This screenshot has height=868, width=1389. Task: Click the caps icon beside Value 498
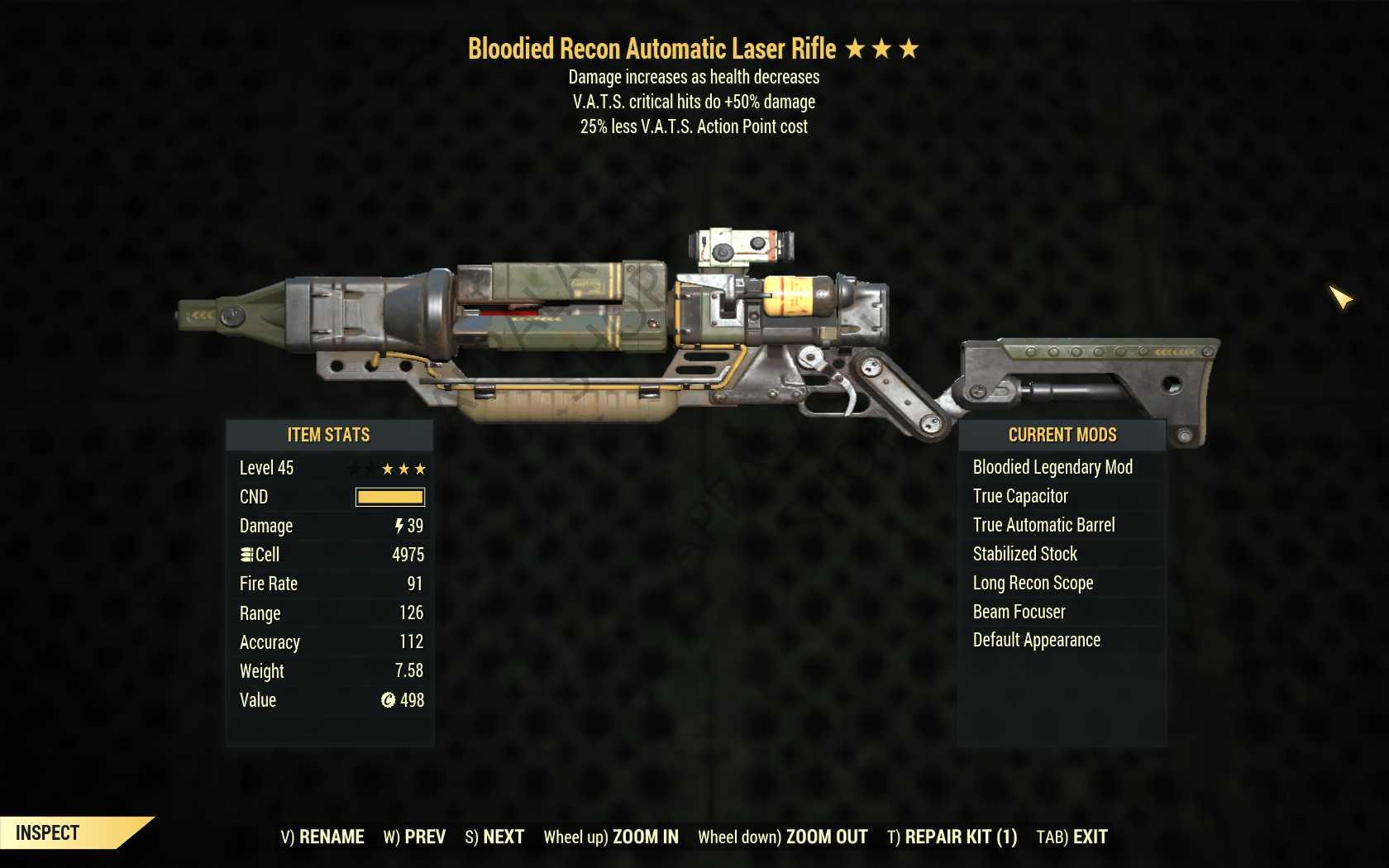click(384, 700)
